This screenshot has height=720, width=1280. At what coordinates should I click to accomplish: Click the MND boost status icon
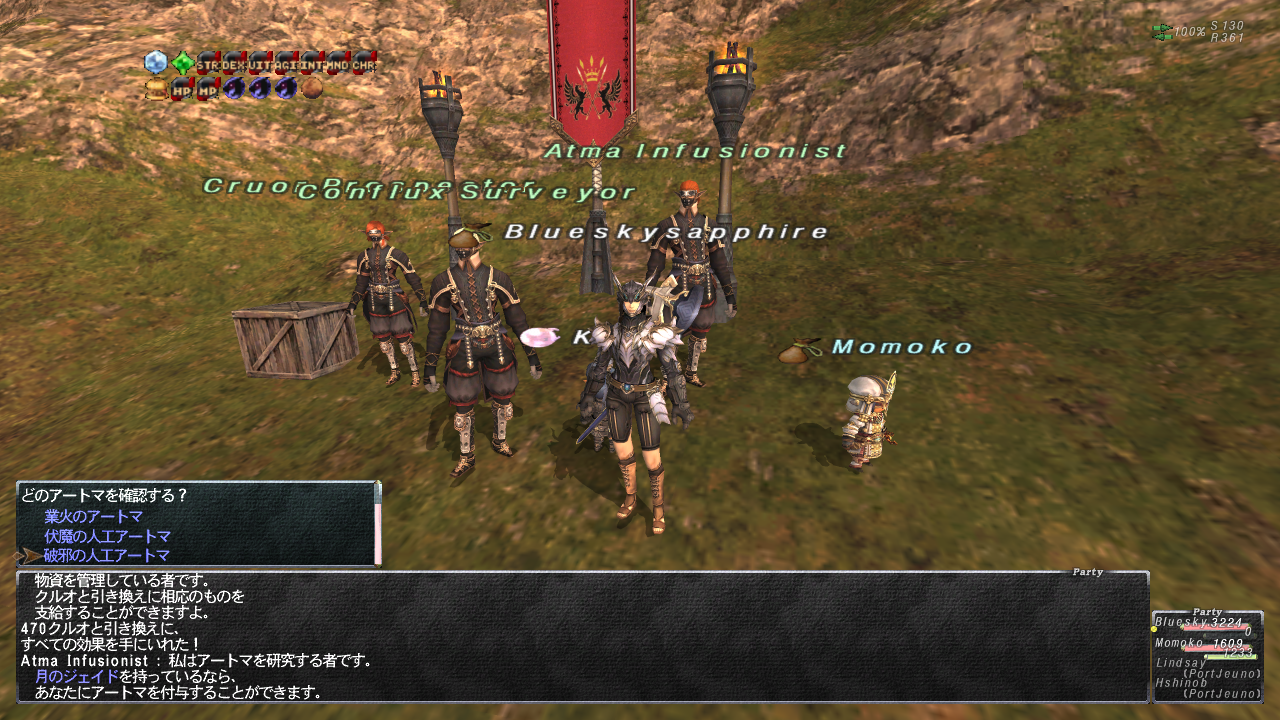(338, 64)
